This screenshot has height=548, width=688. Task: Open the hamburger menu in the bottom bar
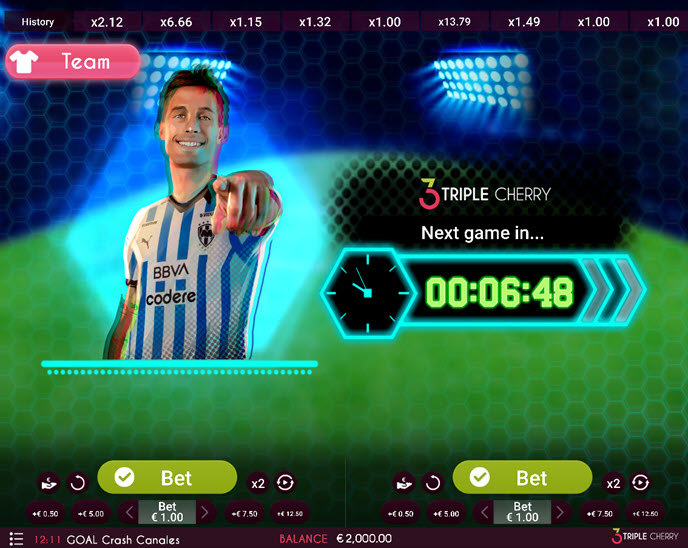pyautogui.click(x=16, y=538)
